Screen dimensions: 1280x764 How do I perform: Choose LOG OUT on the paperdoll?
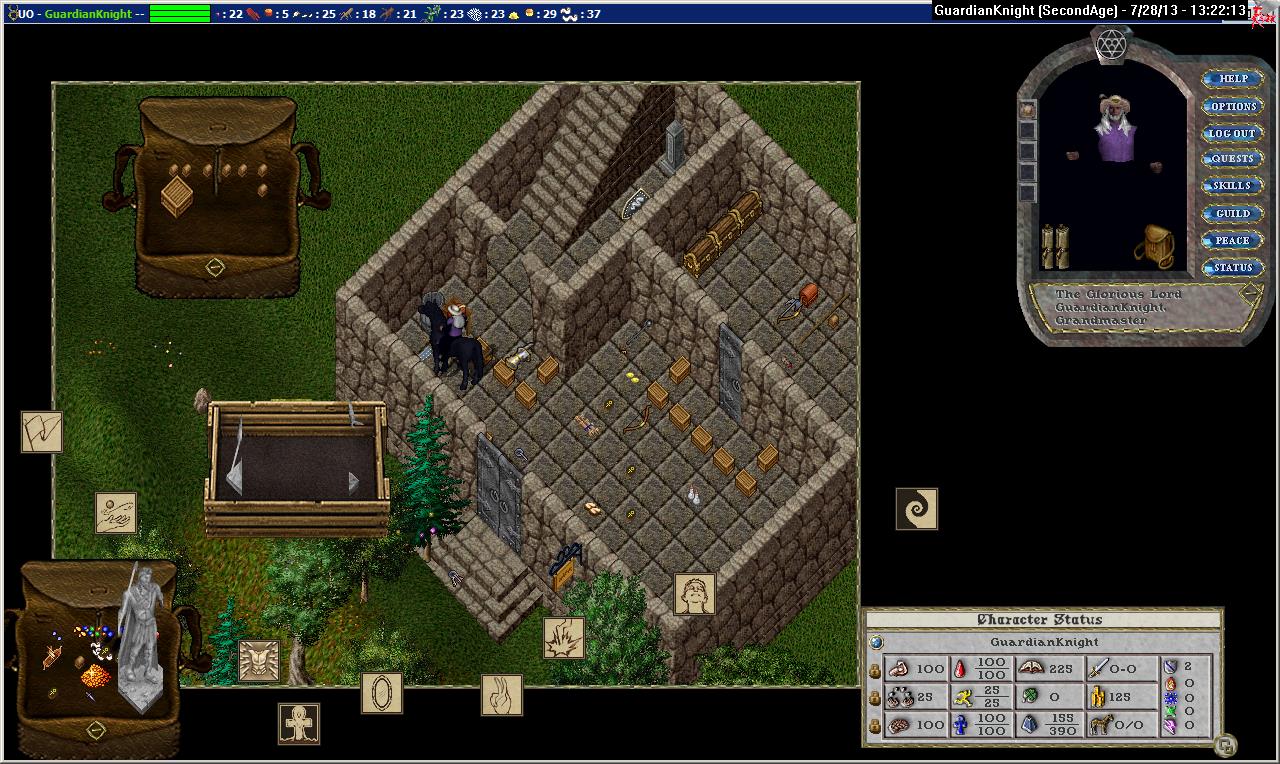point(1232,133)
